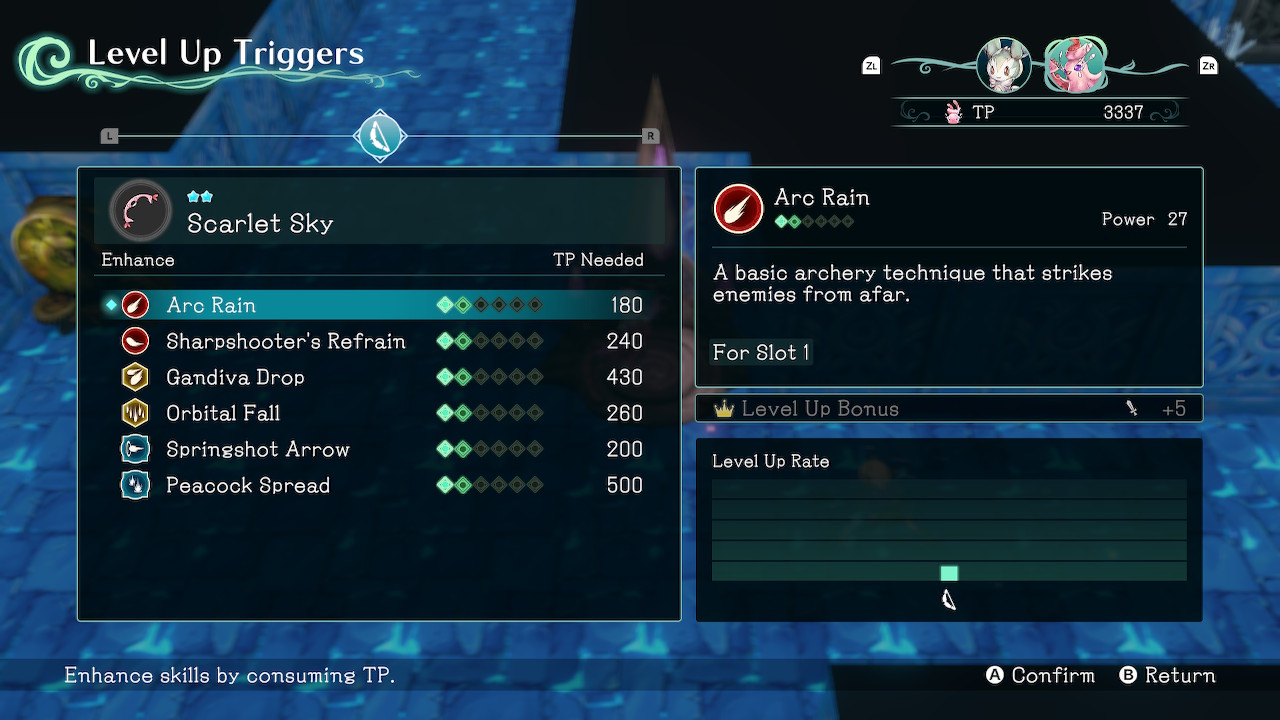This screenshot has height=720, width=1280.
Task: Select the Arc Rain skill icon
Action: tap(135, 304)
